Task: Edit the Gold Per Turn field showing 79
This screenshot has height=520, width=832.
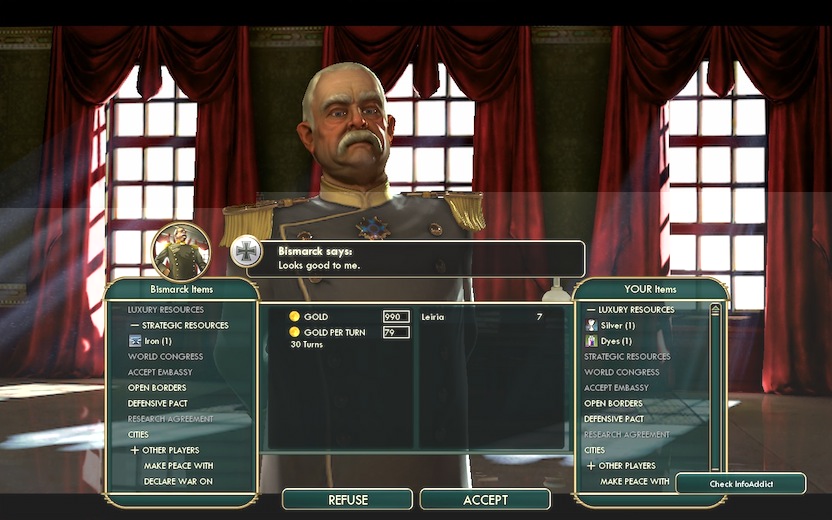Action: [396, 332]
